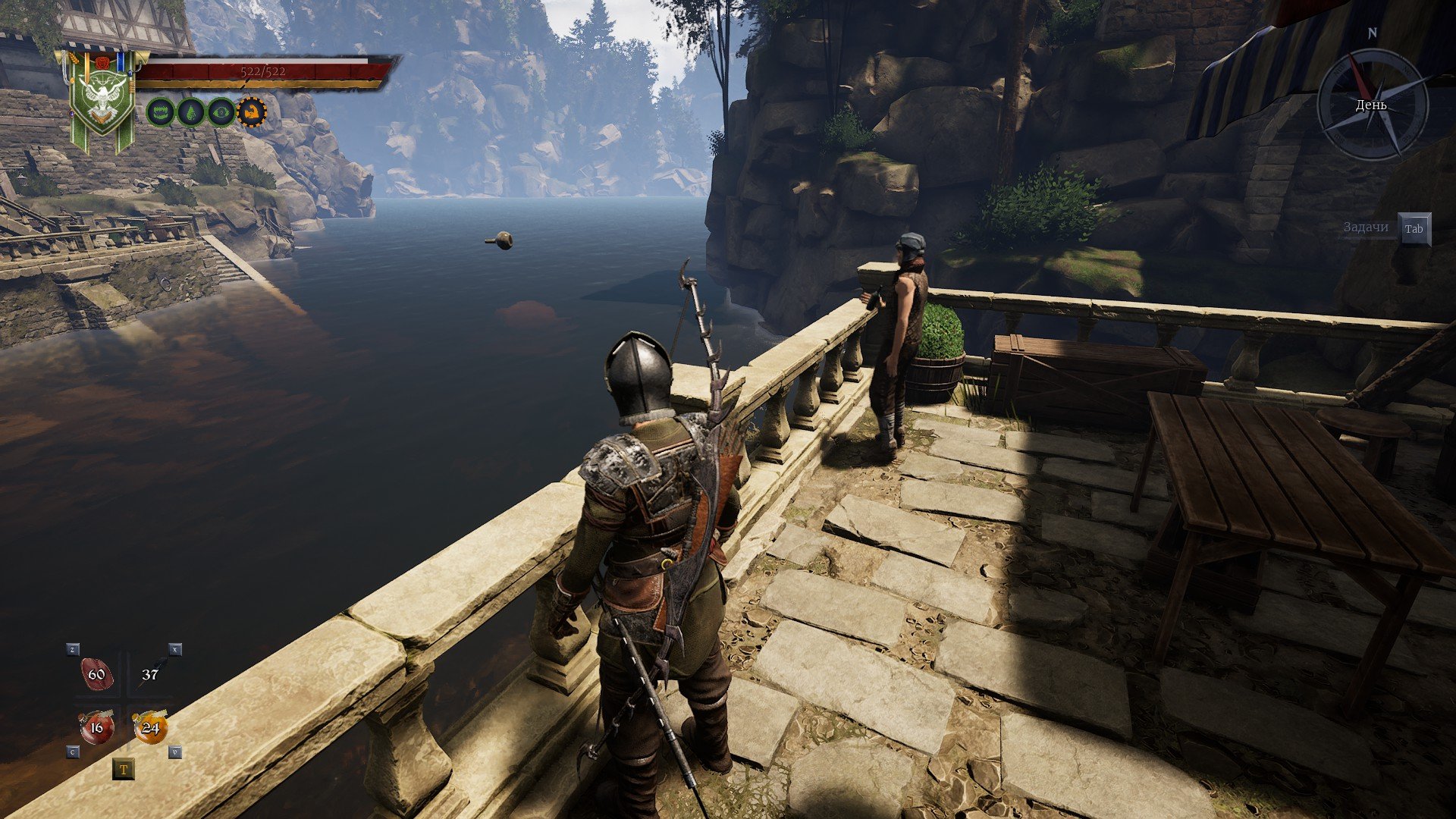The image size is (1456, 819).
Task: Use the red potion quick slot
Action: (96, 728)
